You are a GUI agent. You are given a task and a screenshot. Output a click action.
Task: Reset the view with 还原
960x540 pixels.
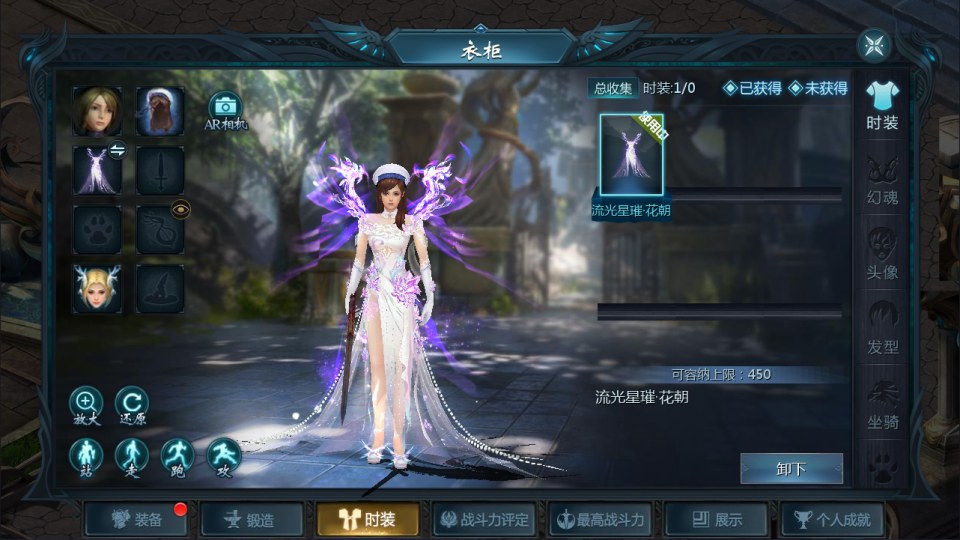pyautogui.click(x=132, y=404)
